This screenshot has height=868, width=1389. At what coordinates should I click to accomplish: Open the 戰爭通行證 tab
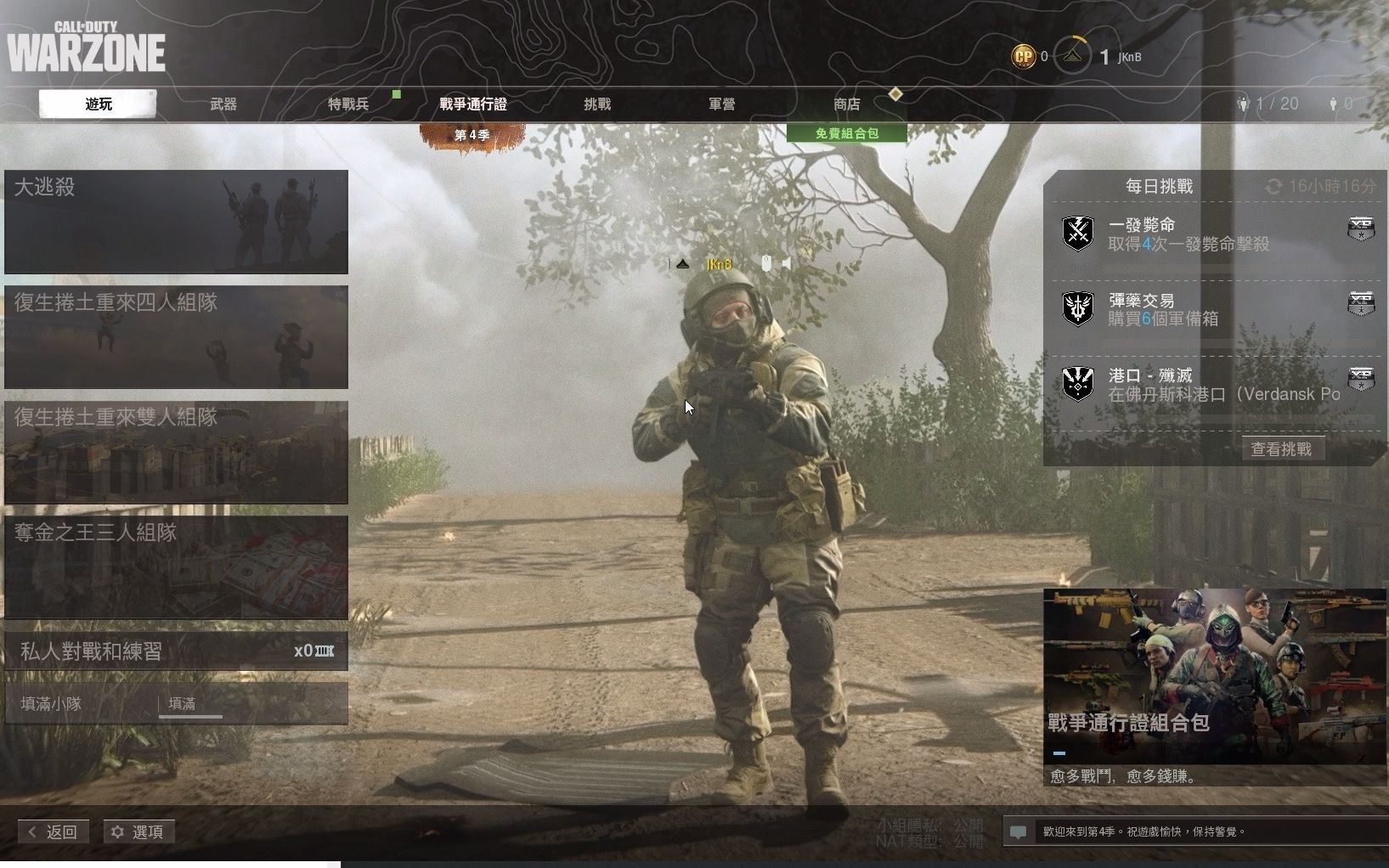(x=473, y=104)
